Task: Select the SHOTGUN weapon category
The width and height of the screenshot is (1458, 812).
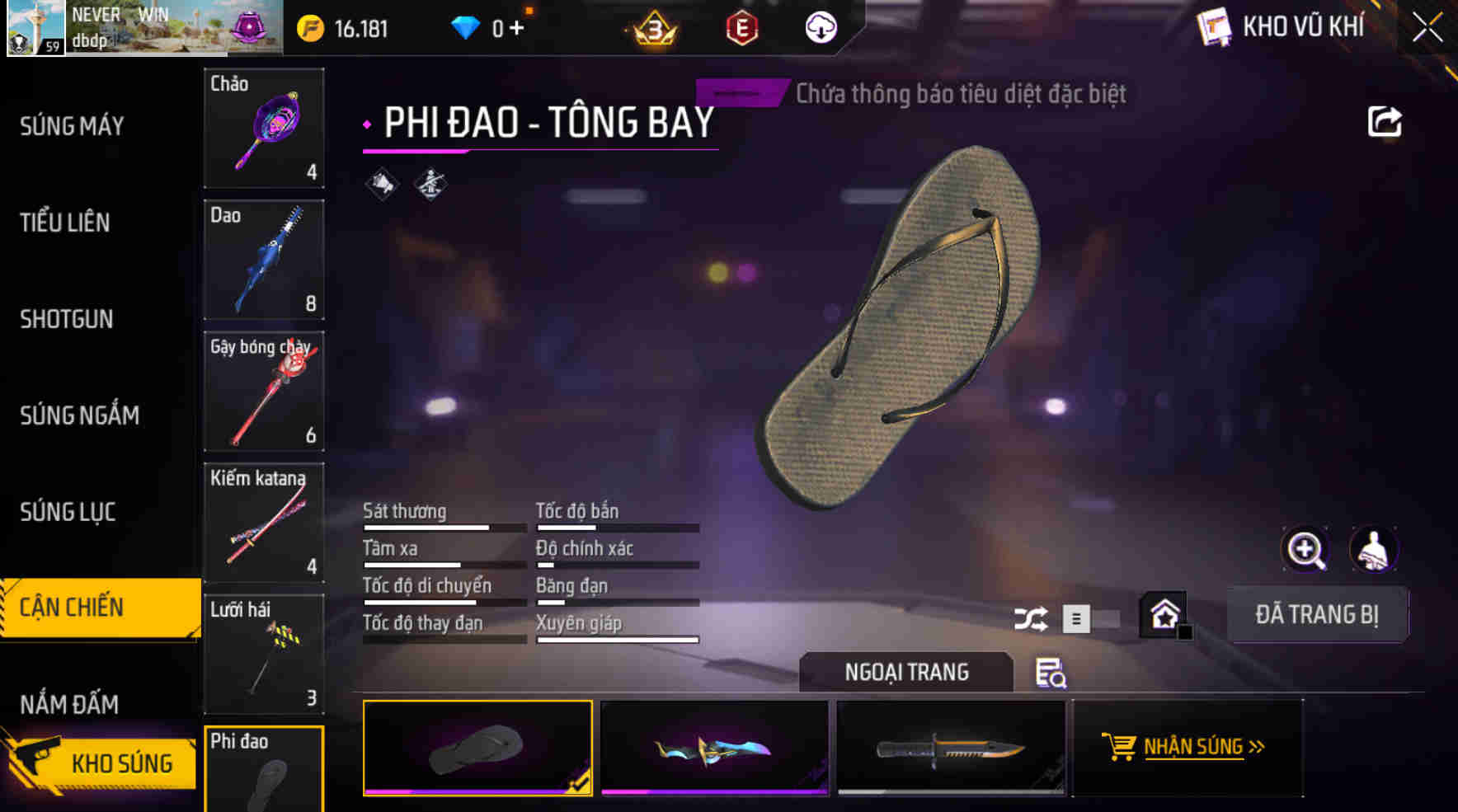Action: tap(67, 319)
